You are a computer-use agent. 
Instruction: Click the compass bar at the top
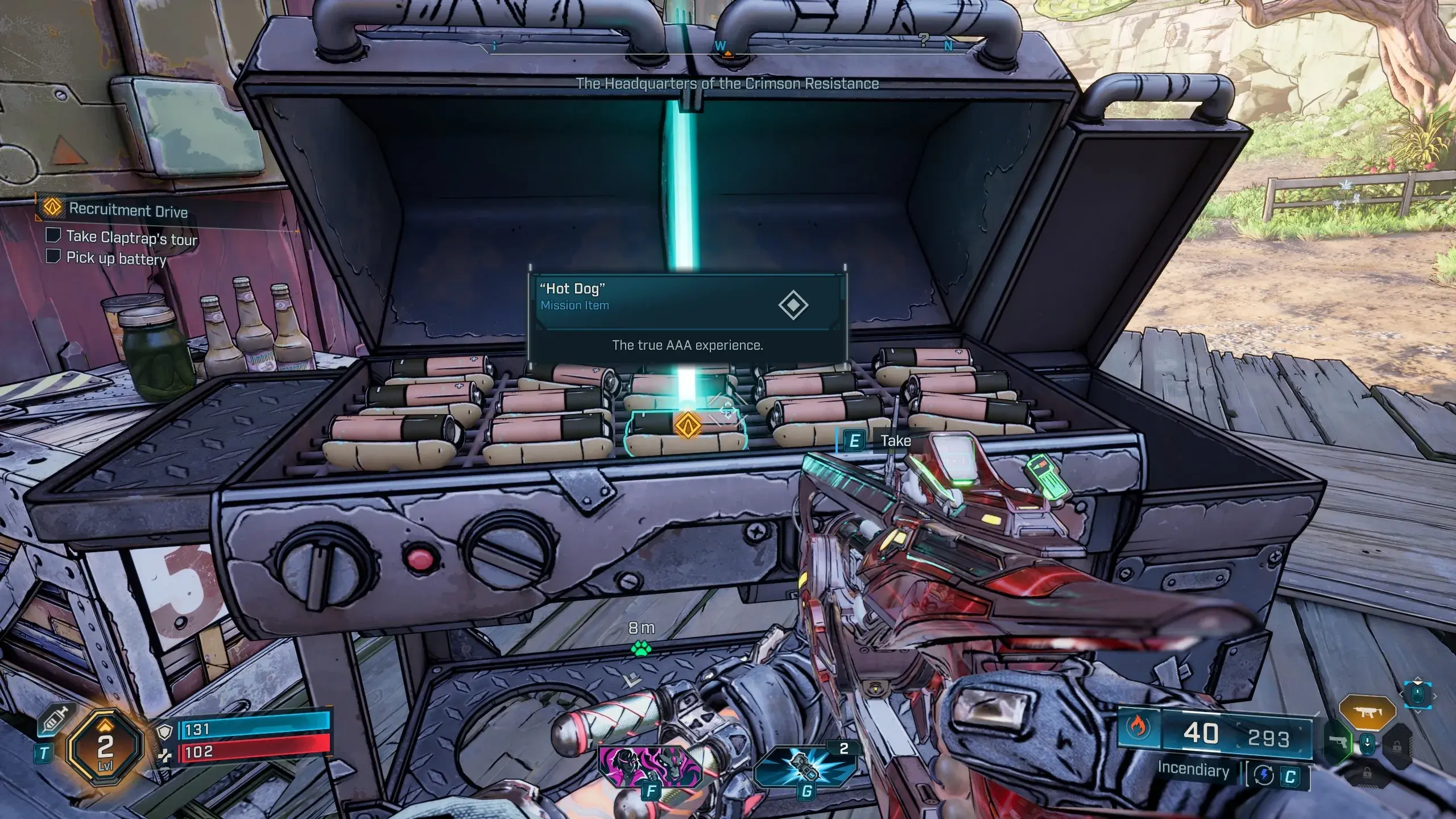click(x=727, y=48)
